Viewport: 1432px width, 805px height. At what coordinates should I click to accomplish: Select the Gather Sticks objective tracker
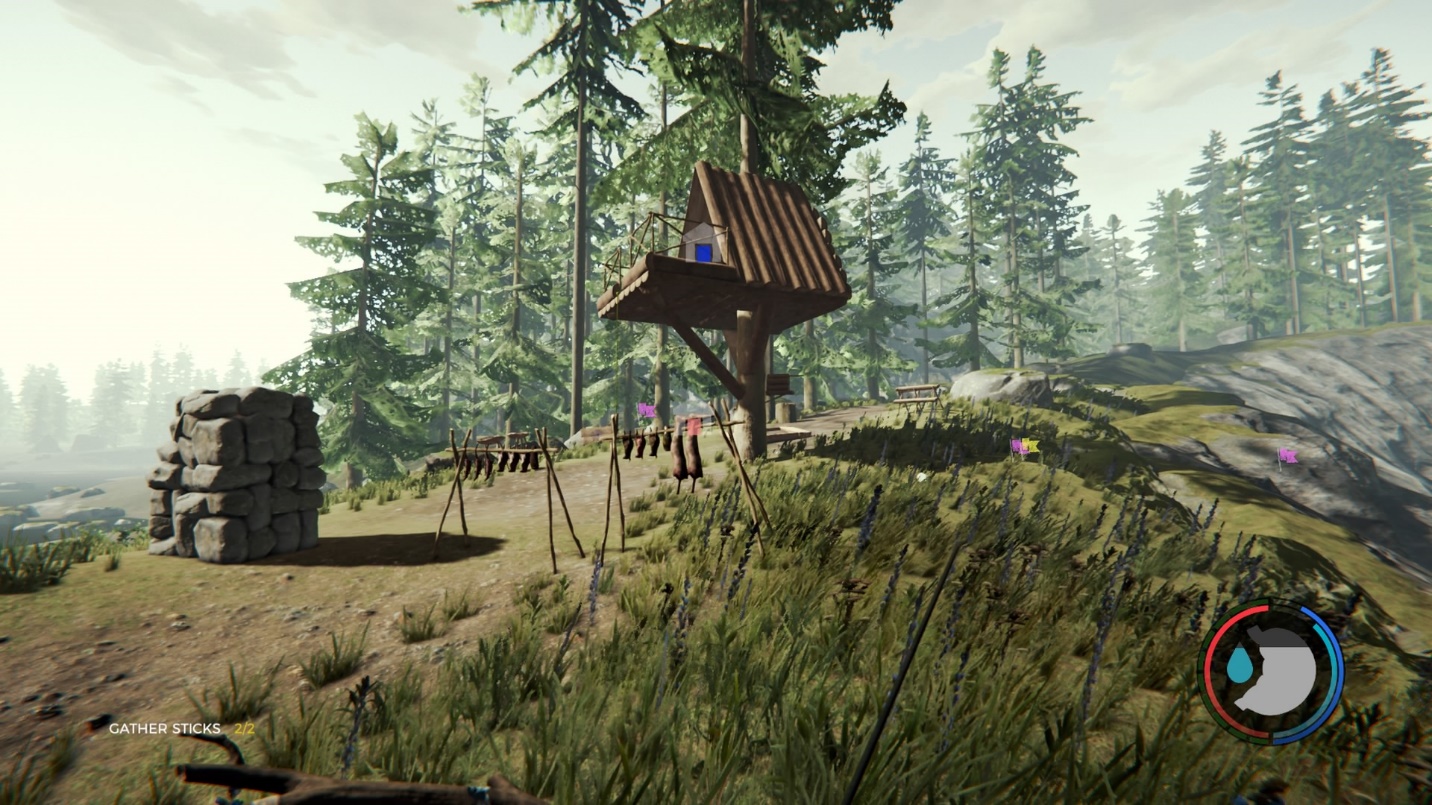tap(181, 729)
